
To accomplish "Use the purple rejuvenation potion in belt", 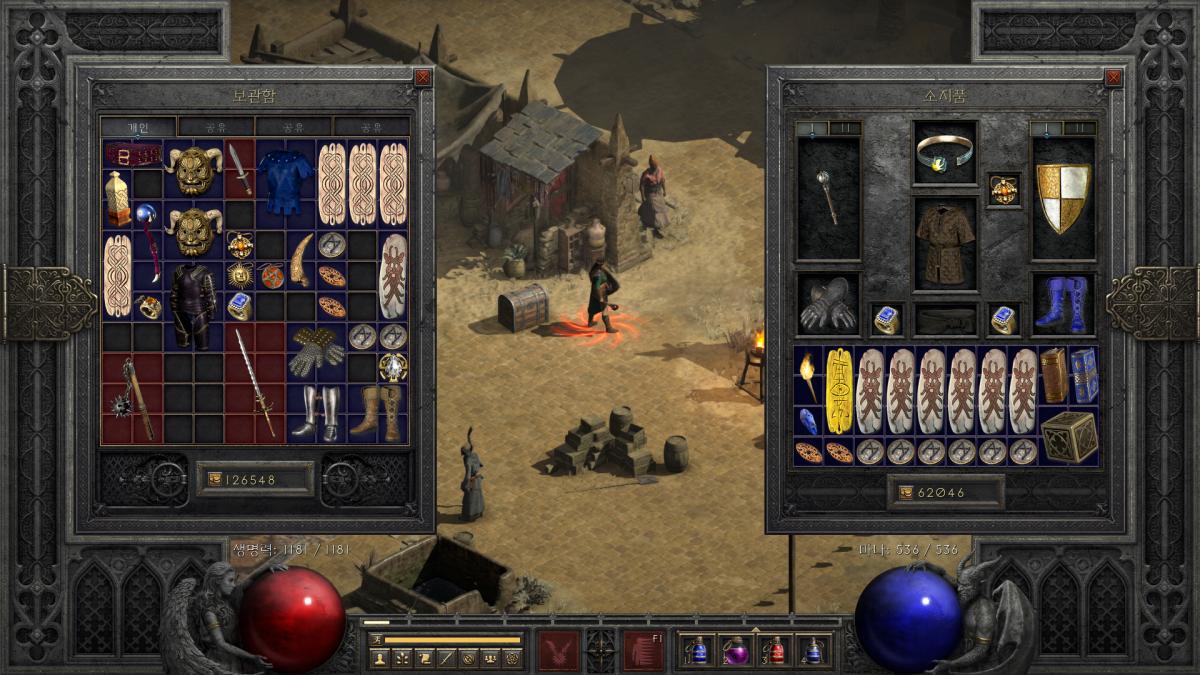I will point(736,651).
